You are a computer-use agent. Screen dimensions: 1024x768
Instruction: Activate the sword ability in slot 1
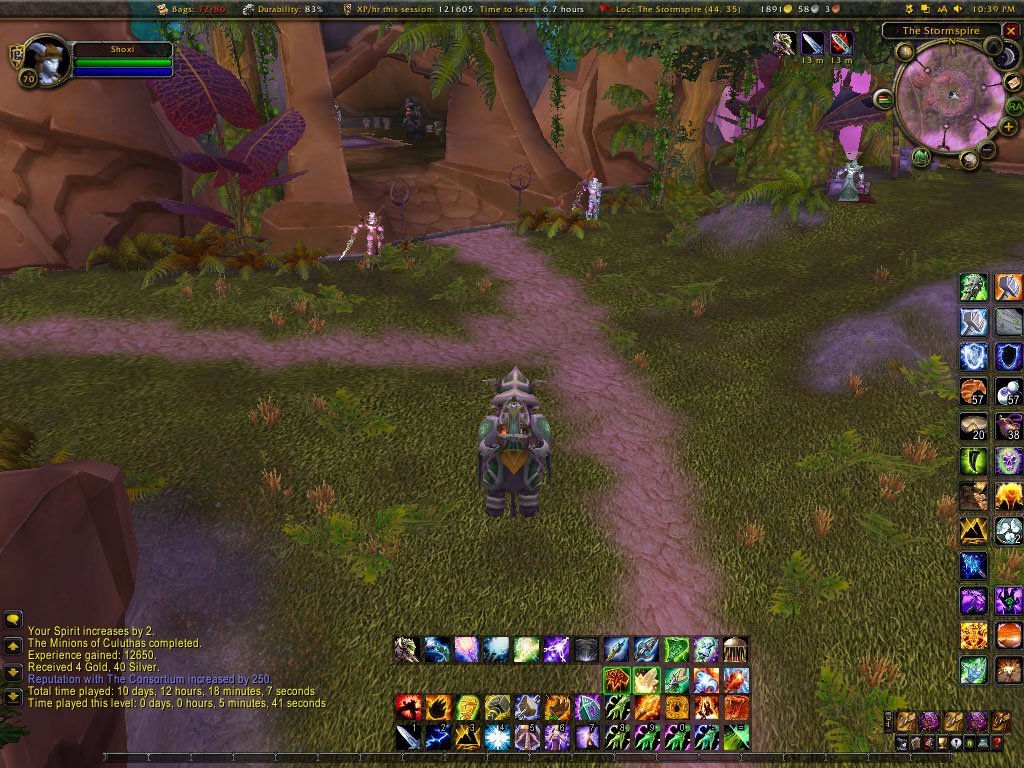point(408,738)
